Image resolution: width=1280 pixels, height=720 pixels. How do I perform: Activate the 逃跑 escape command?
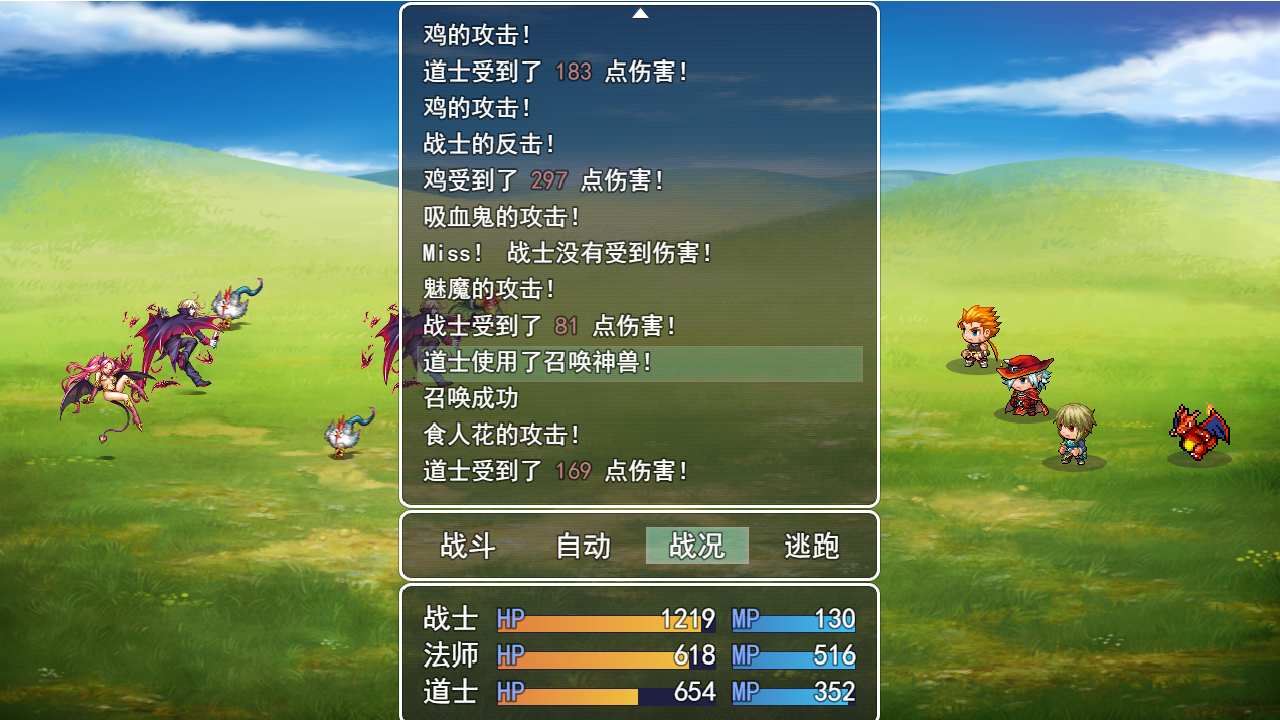click(x=811, y=546)
